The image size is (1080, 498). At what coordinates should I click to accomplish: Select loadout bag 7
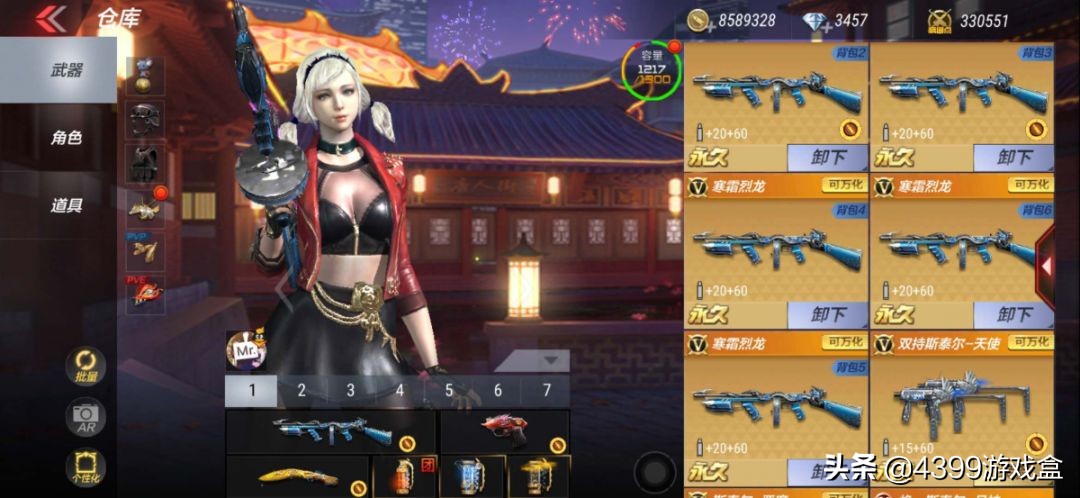pyautogui.click(x=546, y=391)
